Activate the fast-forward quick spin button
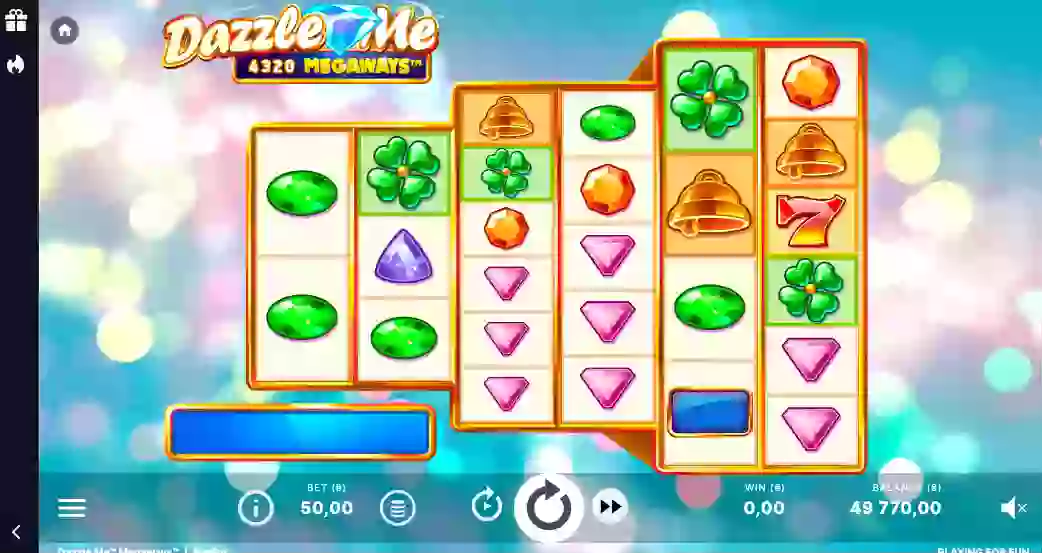 click(x=609, y=507)
